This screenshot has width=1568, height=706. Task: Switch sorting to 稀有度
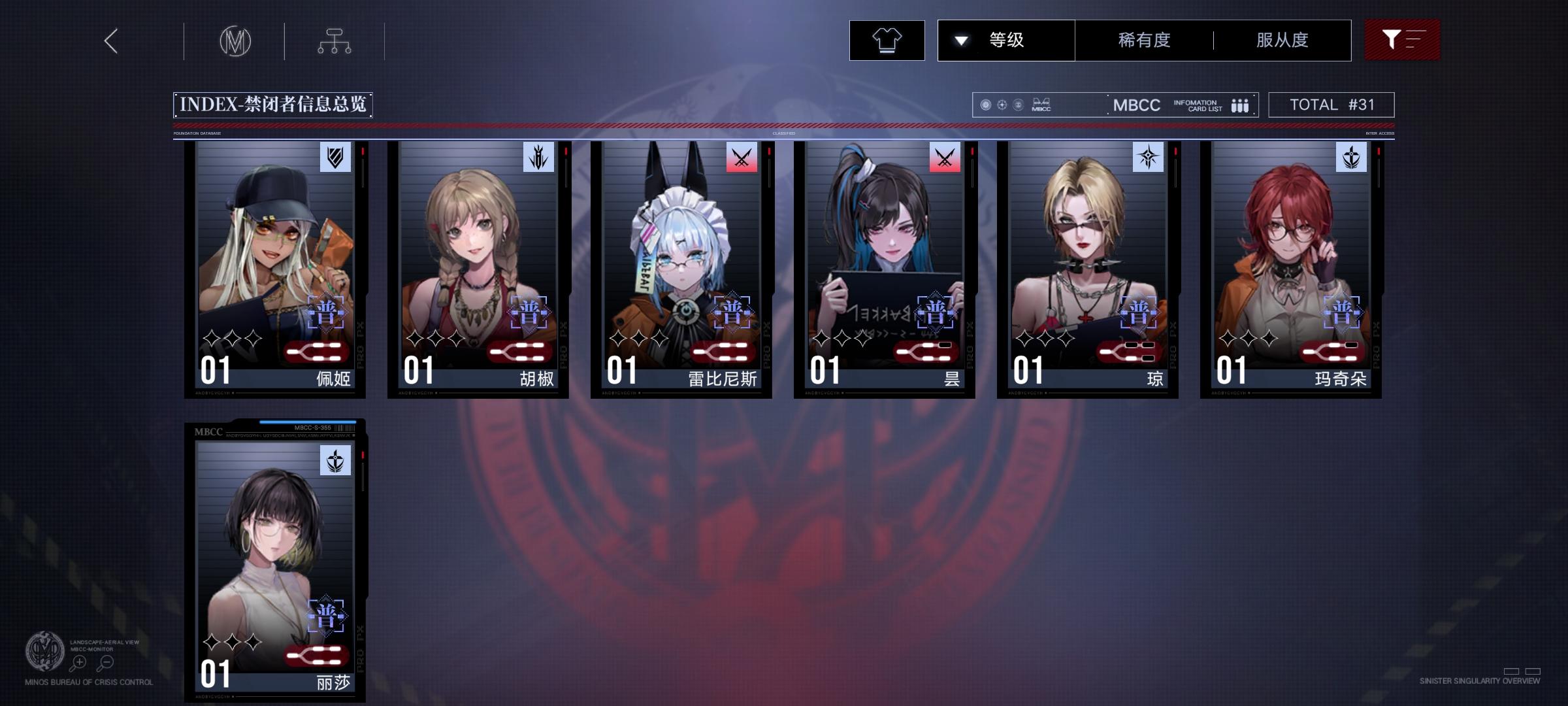pos(1142,40)
